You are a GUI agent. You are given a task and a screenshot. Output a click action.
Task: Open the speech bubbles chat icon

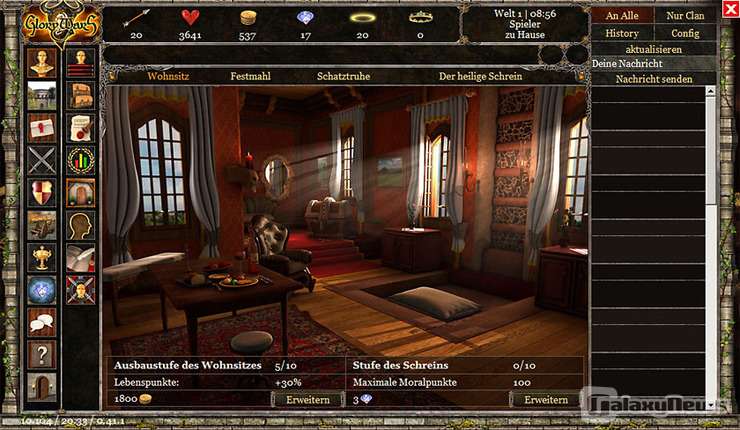pos(42,321)
